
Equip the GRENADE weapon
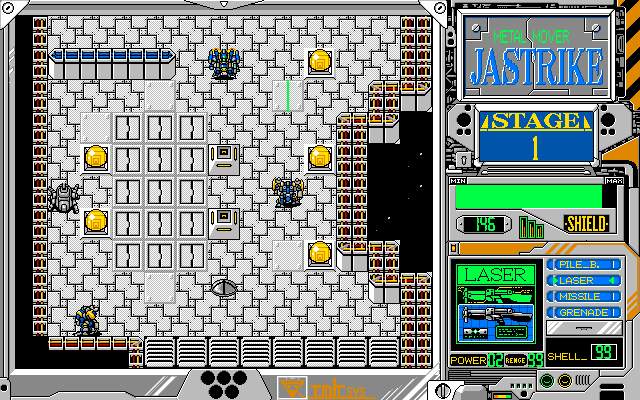[583, 312]
